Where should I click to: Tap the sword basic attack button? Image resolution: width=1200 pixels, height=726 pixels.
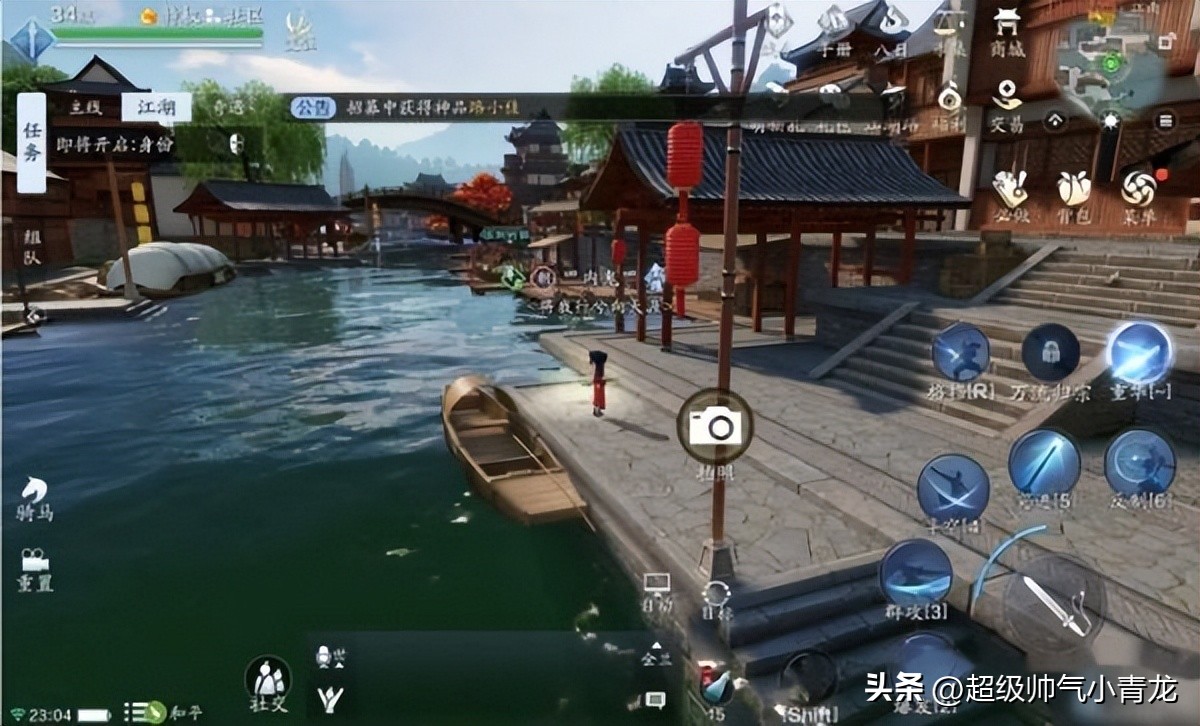coord(1053,605)
